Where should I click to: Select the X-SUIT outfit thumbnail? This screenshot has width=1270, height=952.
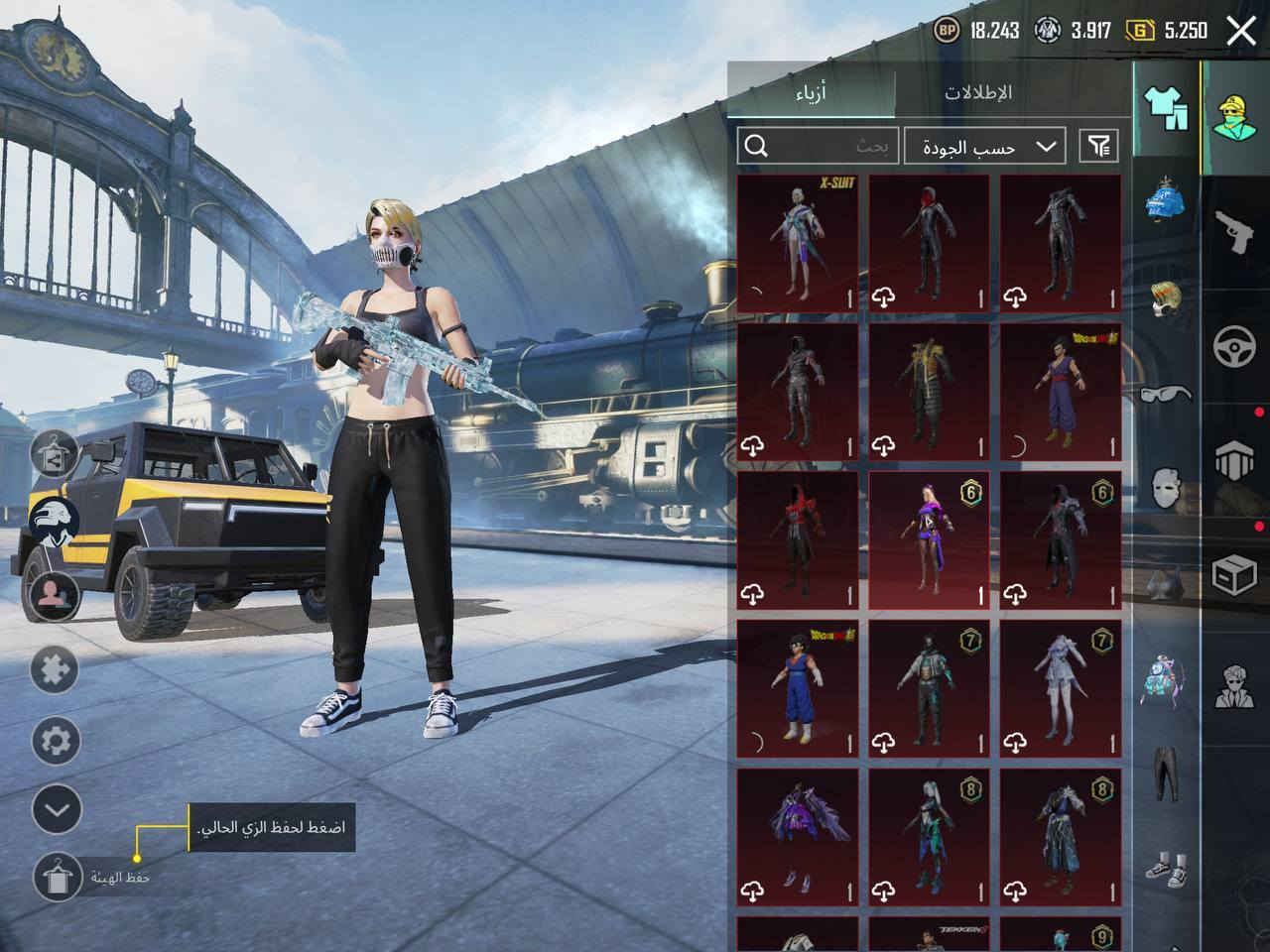(798, 243)
